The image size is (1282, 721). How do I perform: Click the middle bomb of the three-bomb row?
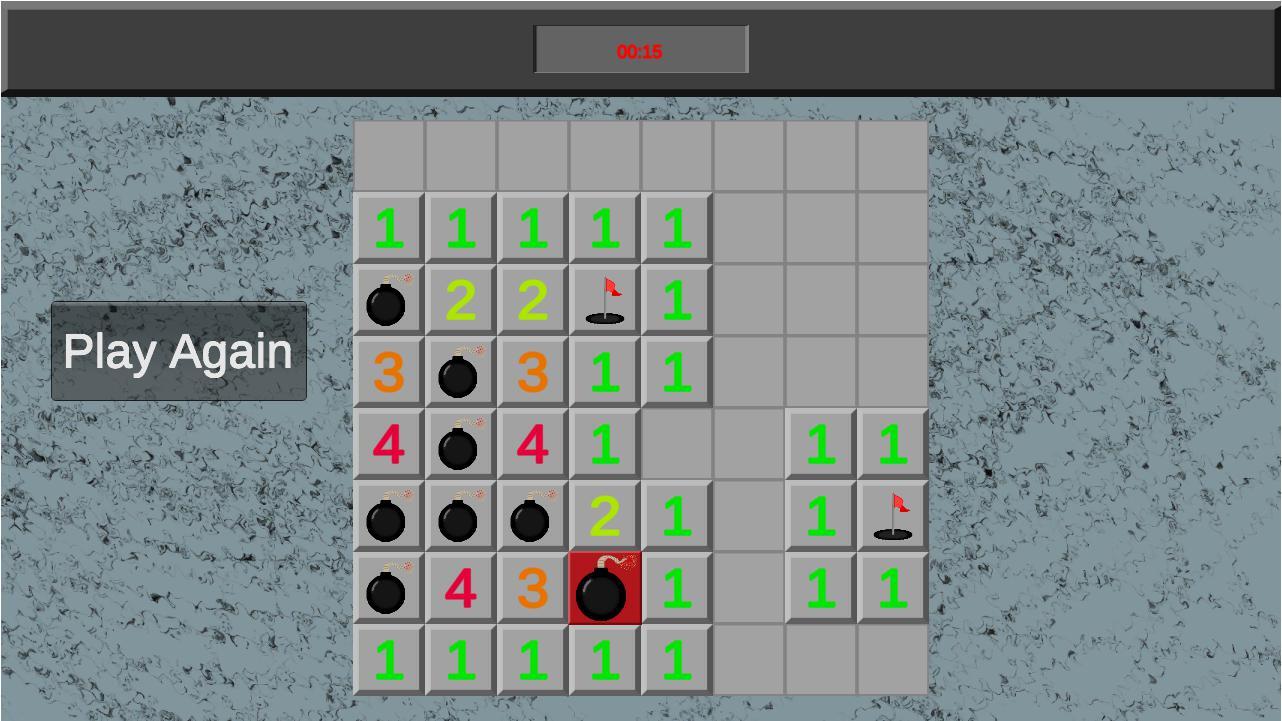tap(460, 517)
